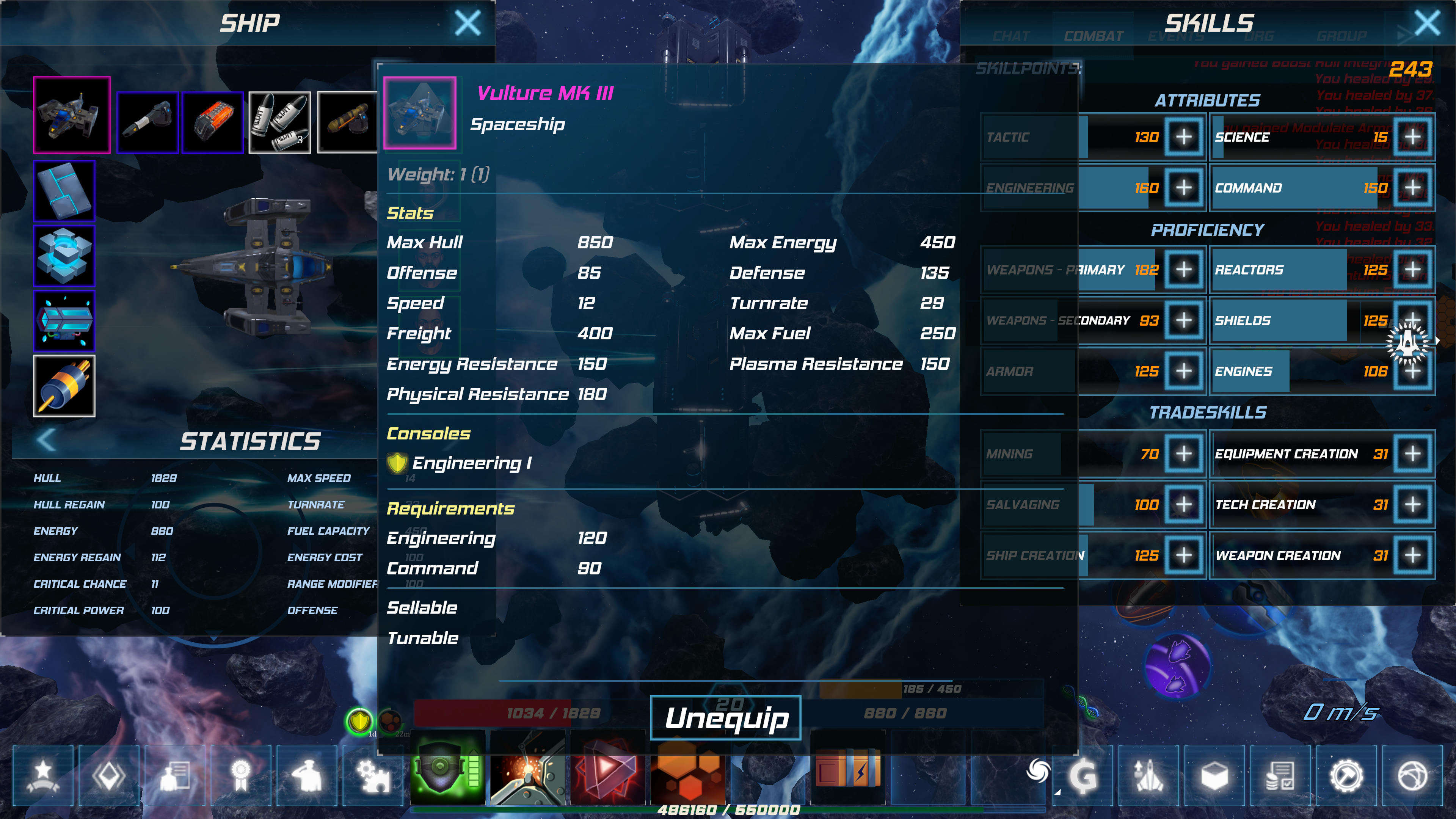The height and width of the screenshot is (819, 1456).
Task: Open the cube cargo icon in toolbar
Action: click(1214, 775)
